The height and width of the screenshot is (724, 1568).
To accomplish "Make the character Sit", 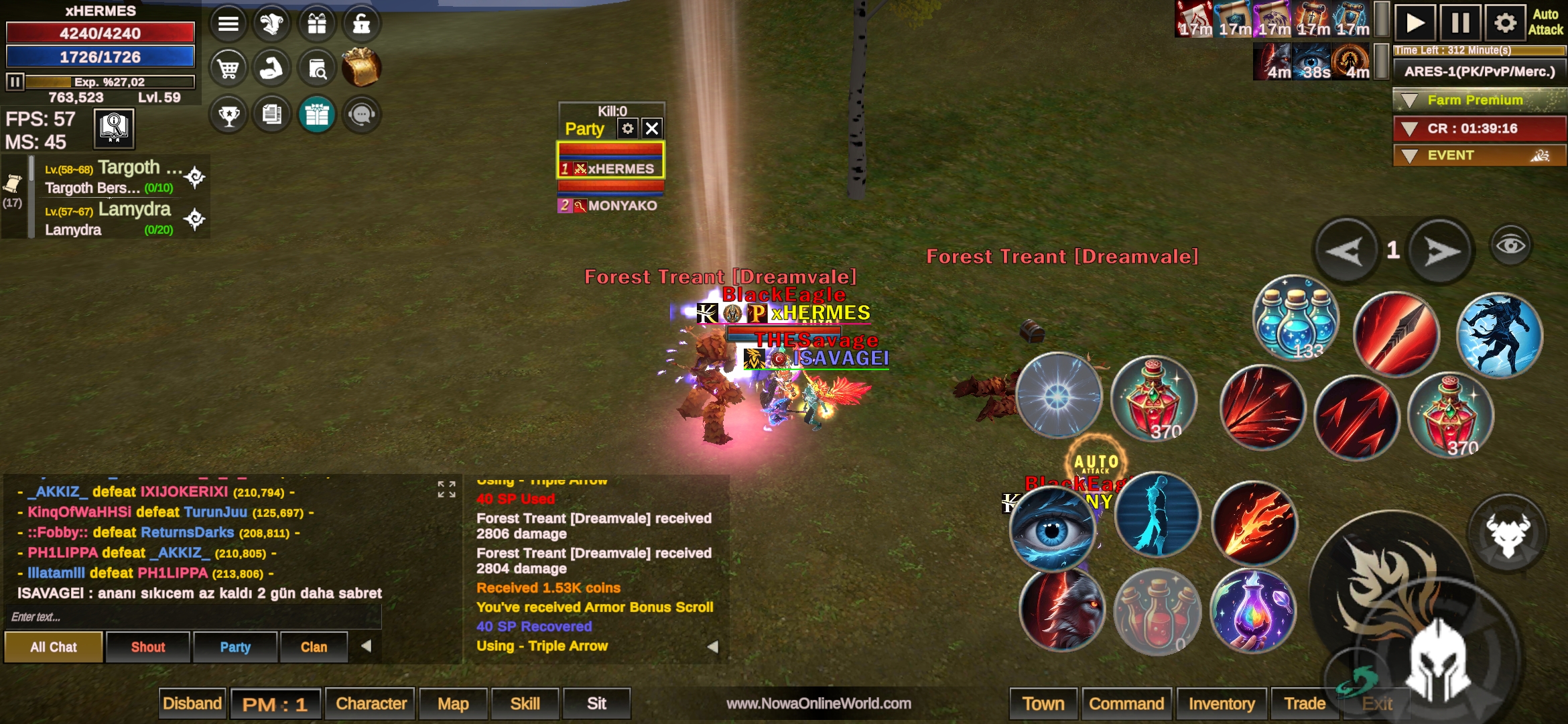I will click(596, 703).
